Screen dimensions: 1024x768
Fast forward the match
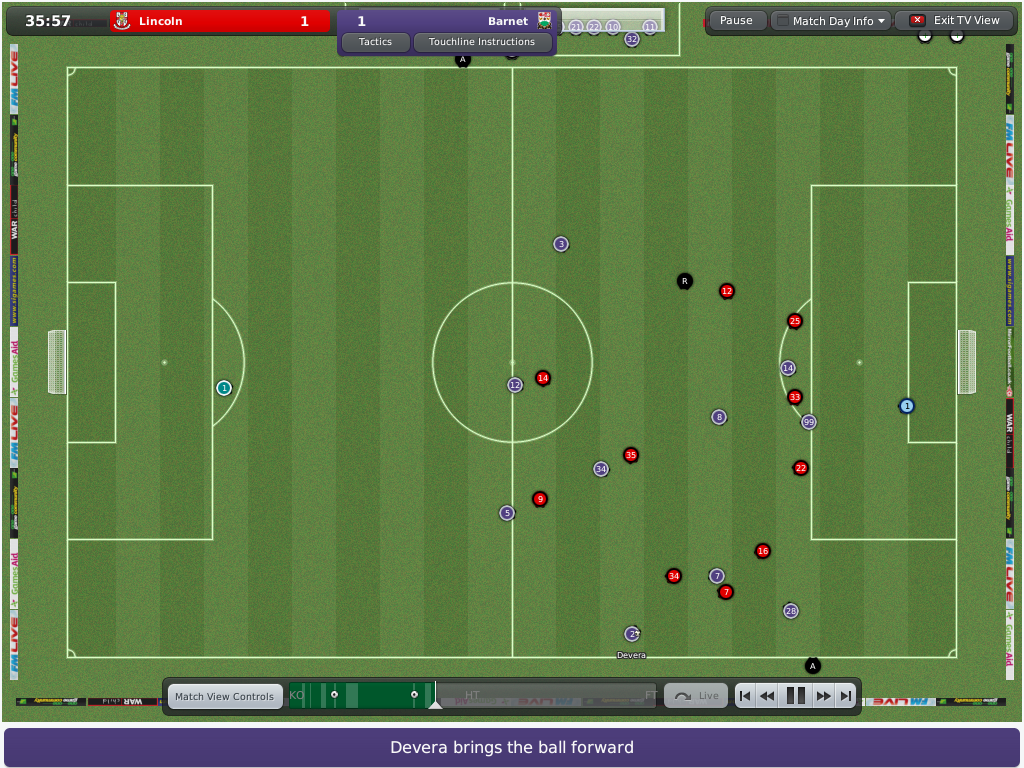[x=824, y=696]
